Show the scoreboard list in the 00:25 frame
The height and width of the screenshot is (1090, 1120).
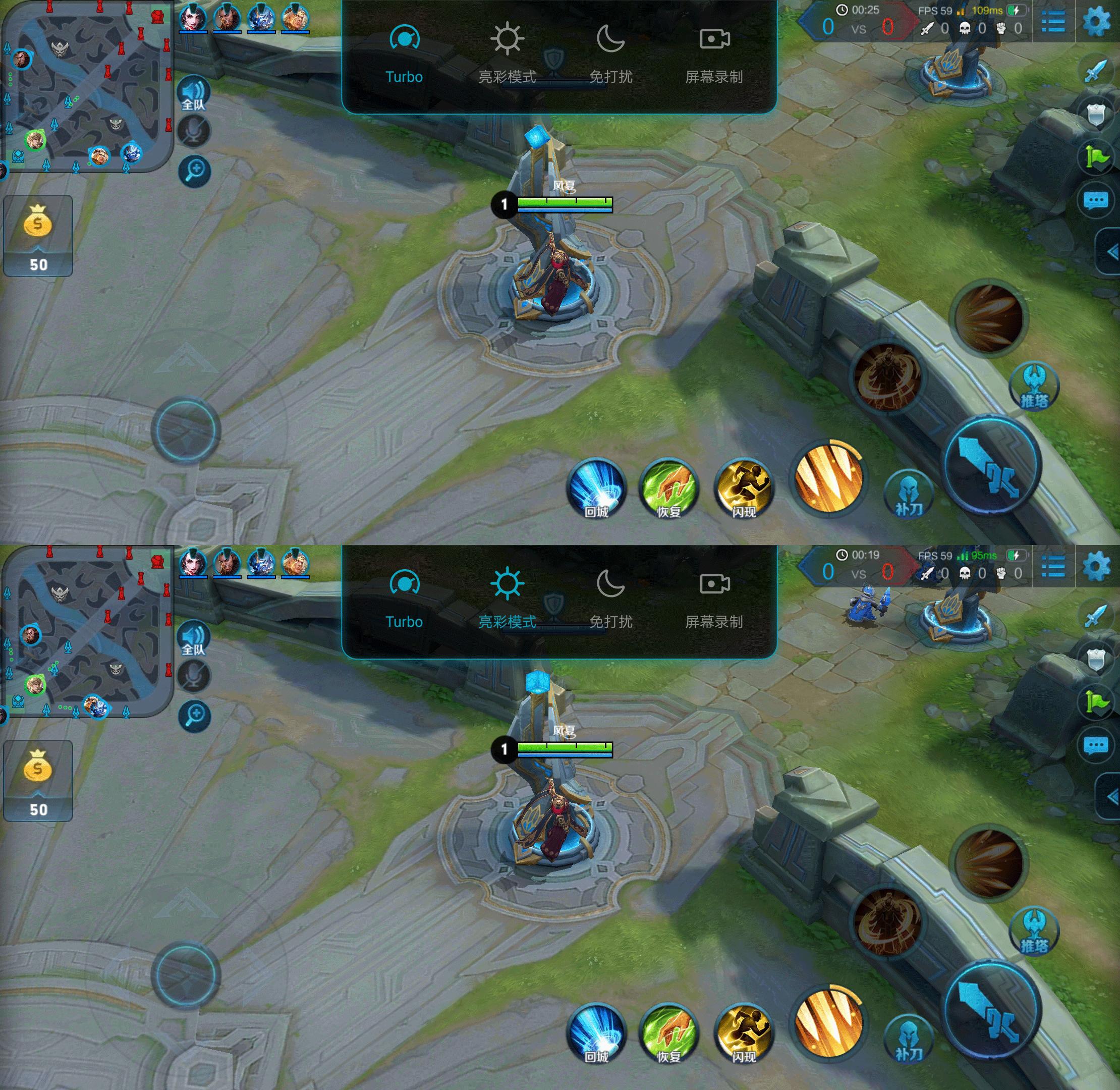click(1052, 21)
